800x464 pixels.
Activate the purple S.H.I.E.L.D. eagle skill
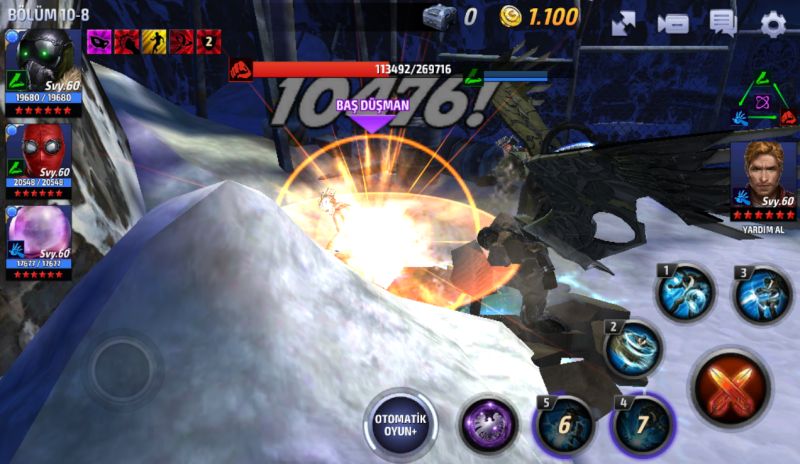(488, 424)
